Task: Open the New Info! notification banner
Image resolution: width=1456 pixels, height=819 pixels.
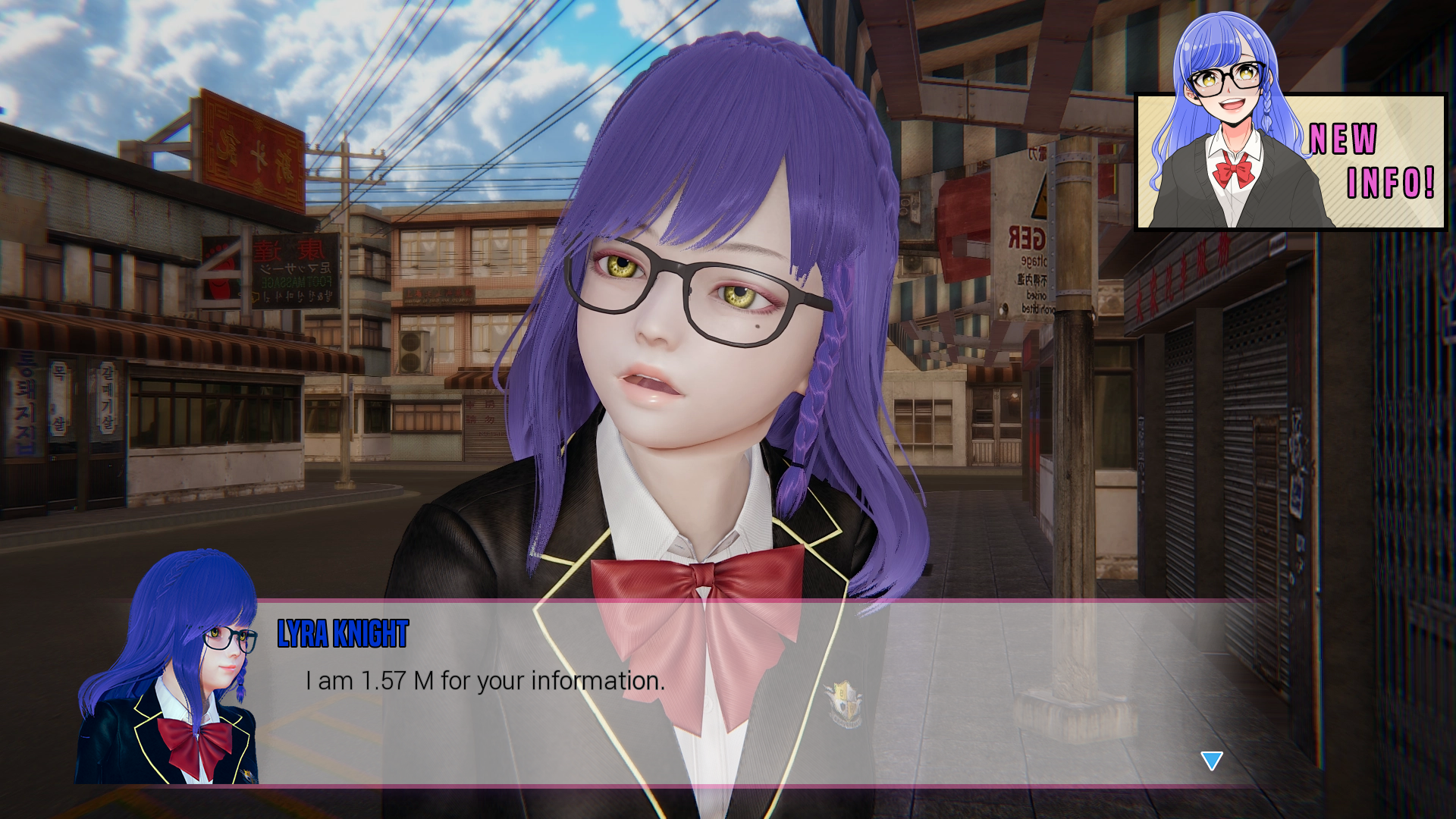Action: click(1289, 161)
